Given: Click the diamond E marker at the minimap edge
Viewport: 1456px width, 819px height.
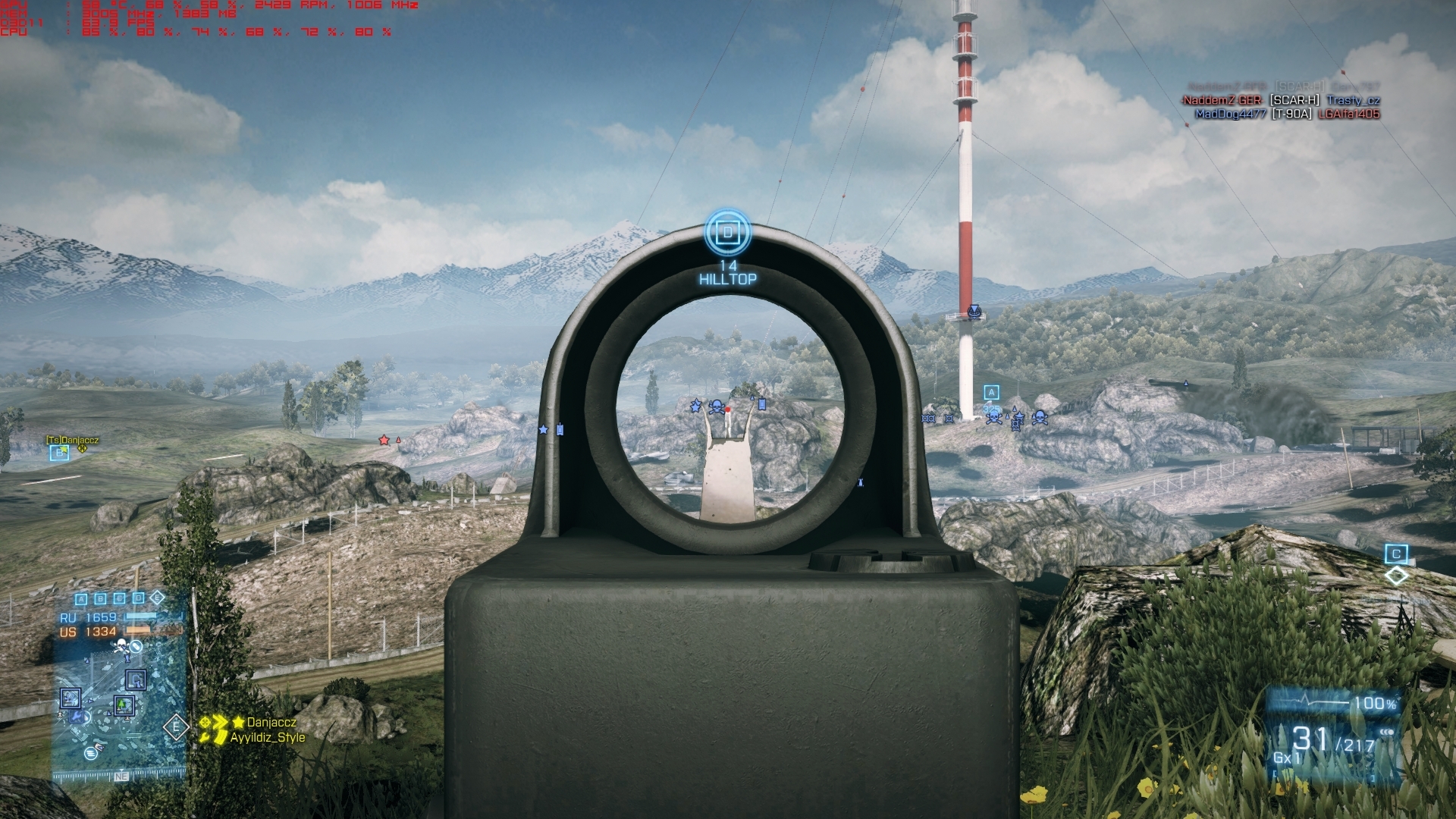Looking at the screenshot, I should click(176, 727).
